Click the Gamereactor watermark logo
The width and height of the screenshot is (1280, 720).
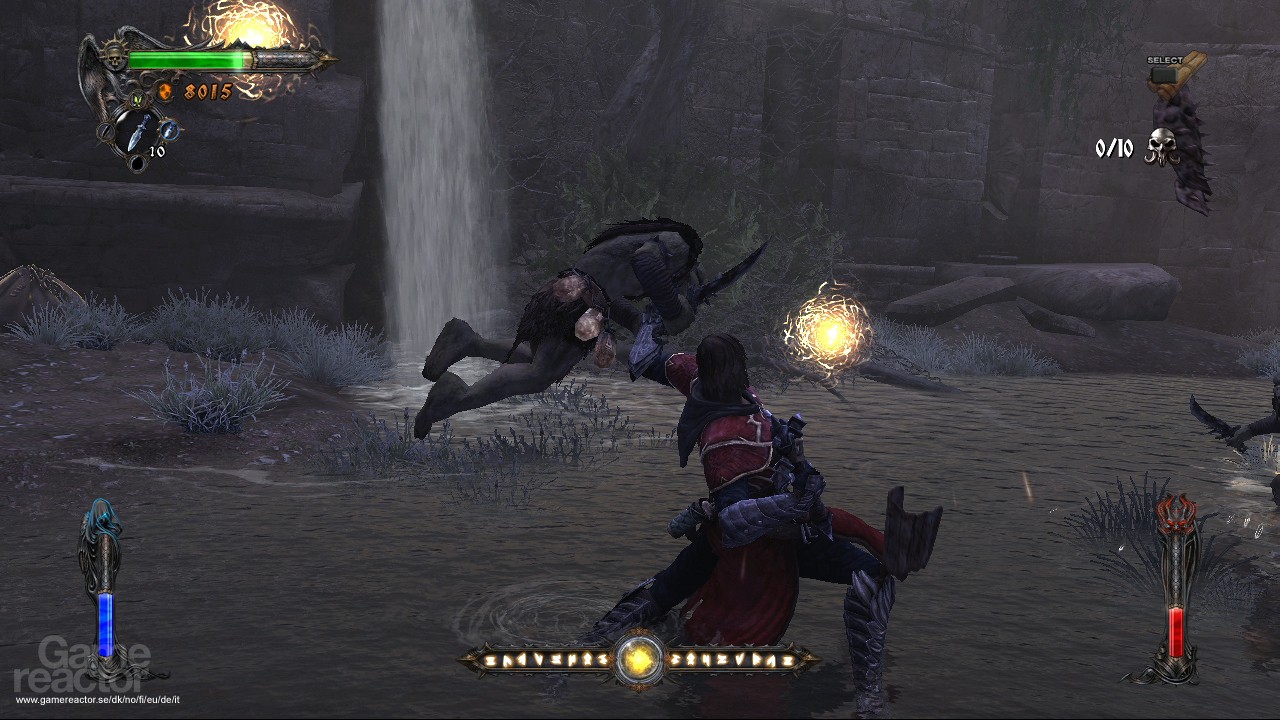85,668
